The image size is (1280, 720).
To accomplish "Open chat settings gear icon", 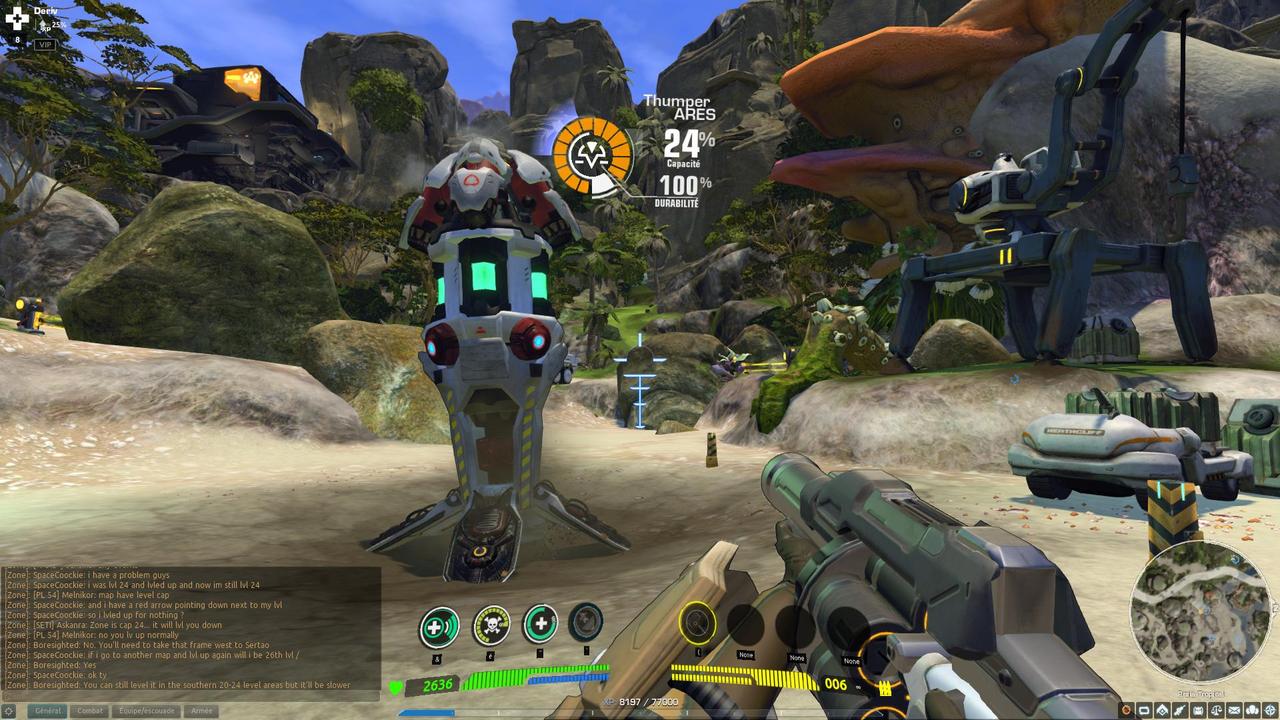I will coord(9,711).
